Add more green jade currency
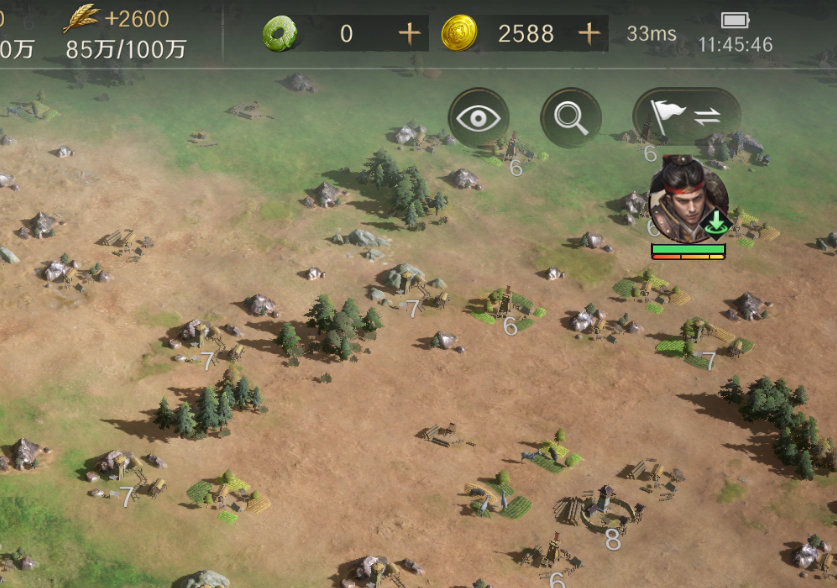The image size is (837, 588). pyautogui.click(x=409, y=34)
